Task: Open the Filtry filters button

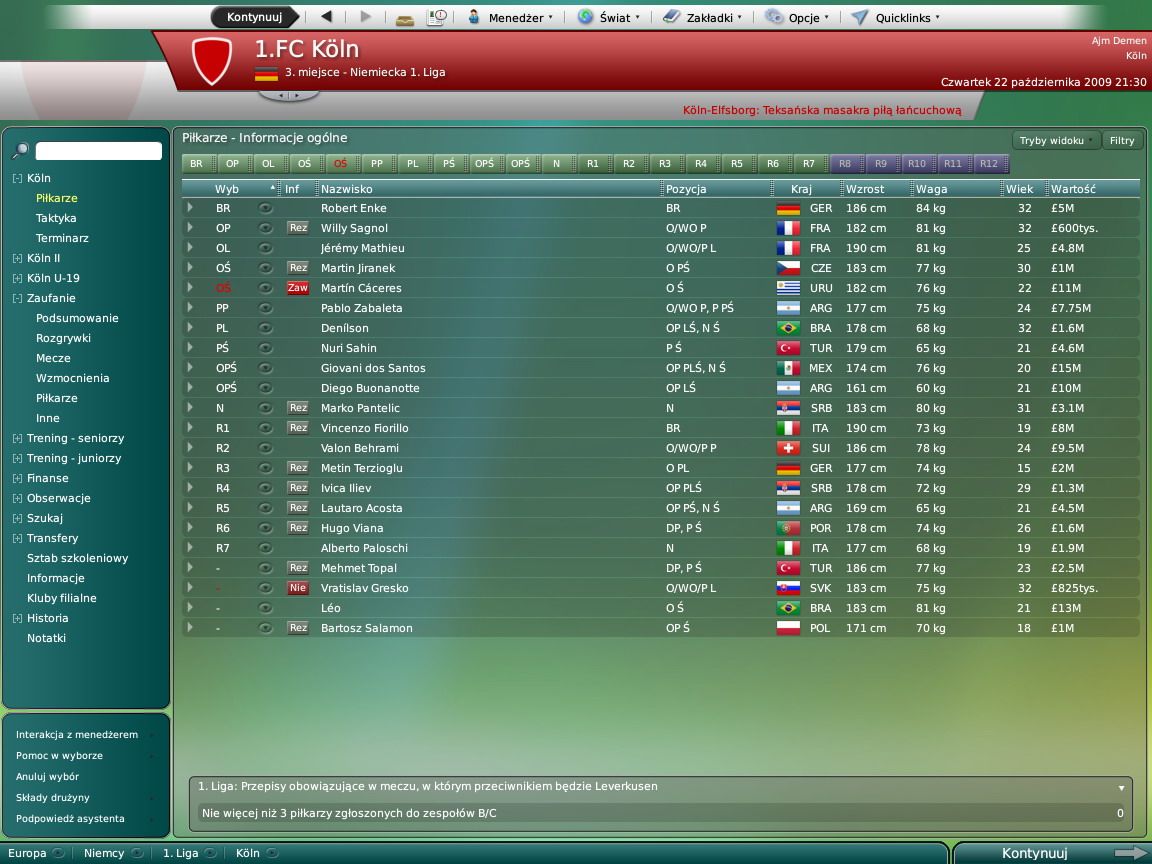Action: (1122, 141)
